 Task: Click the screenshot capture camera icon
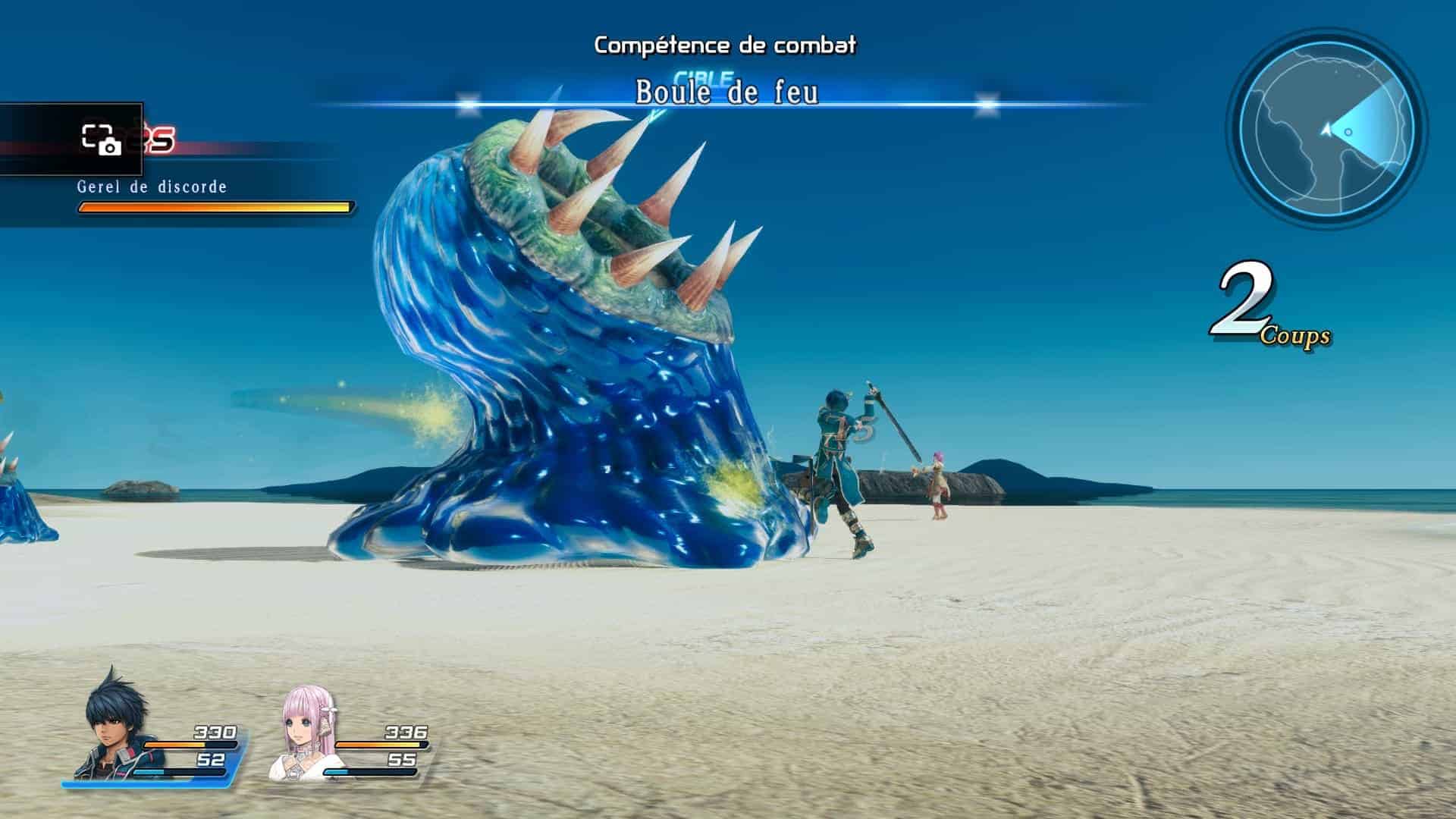pos(101,140)
